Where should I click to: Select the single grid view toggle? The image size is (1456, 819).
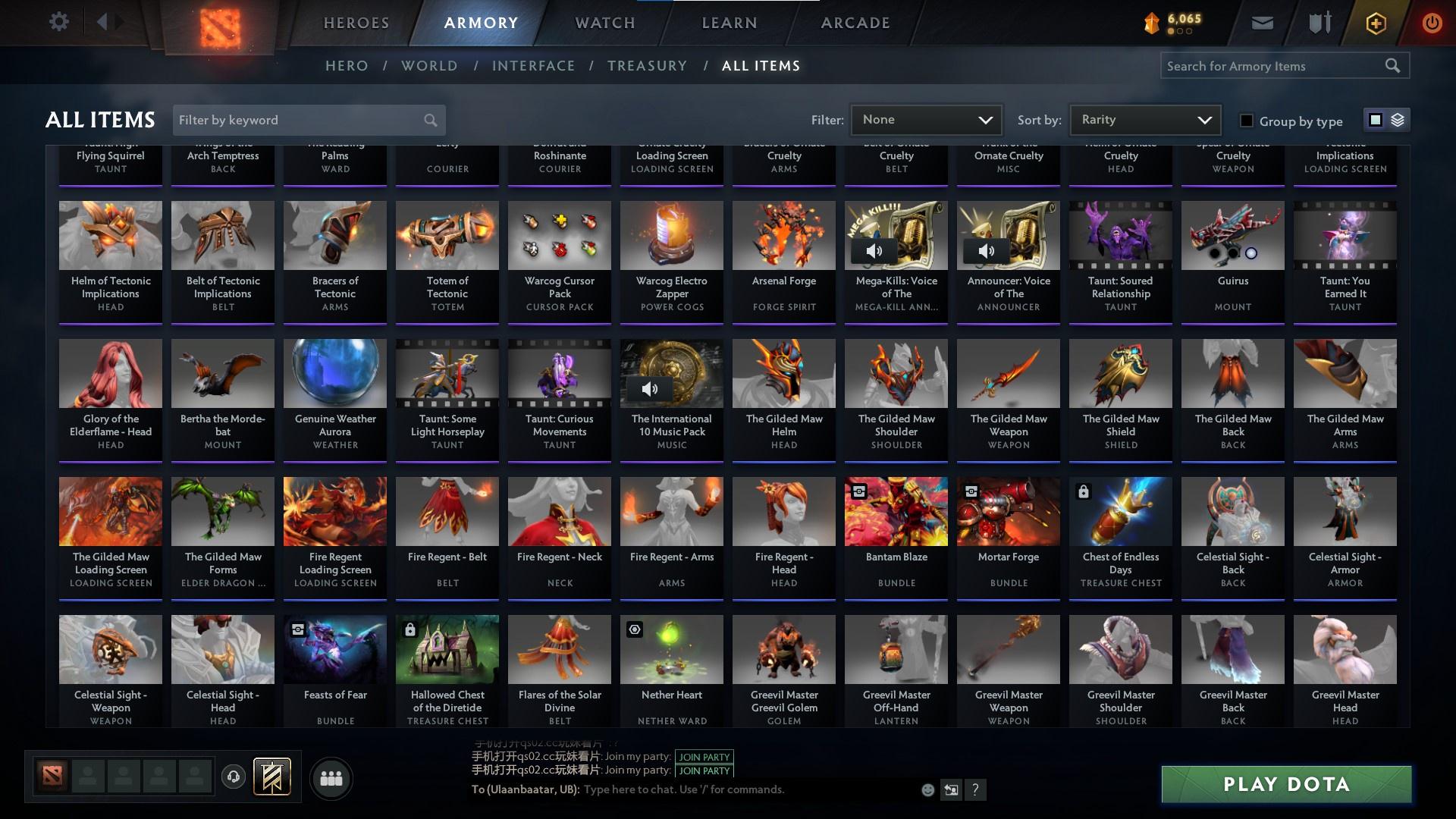[1374, 120]
